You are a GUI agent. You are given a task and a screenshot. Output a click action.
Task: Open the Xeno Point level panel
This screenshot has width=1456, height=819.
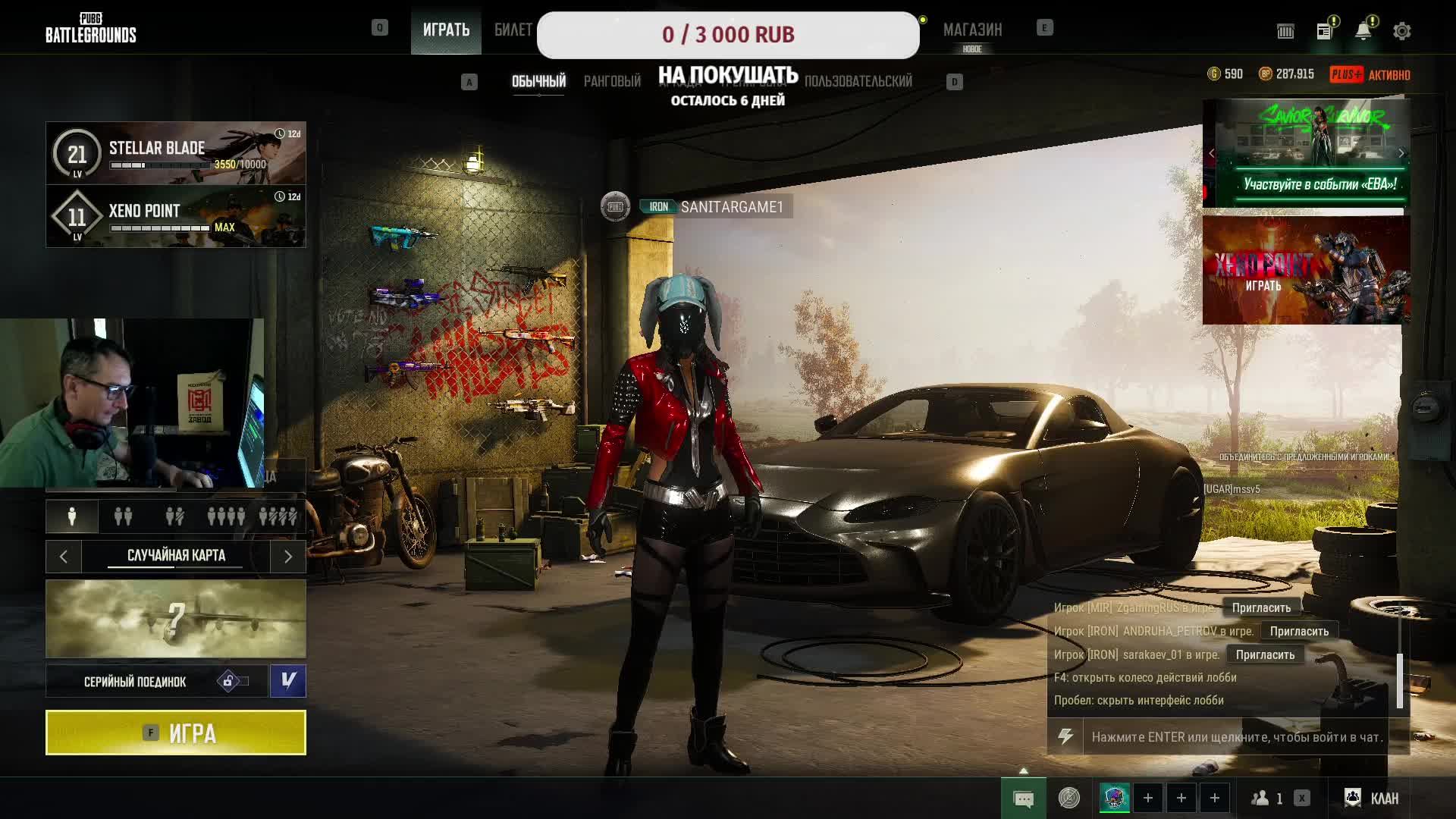[x=176, y=217]
